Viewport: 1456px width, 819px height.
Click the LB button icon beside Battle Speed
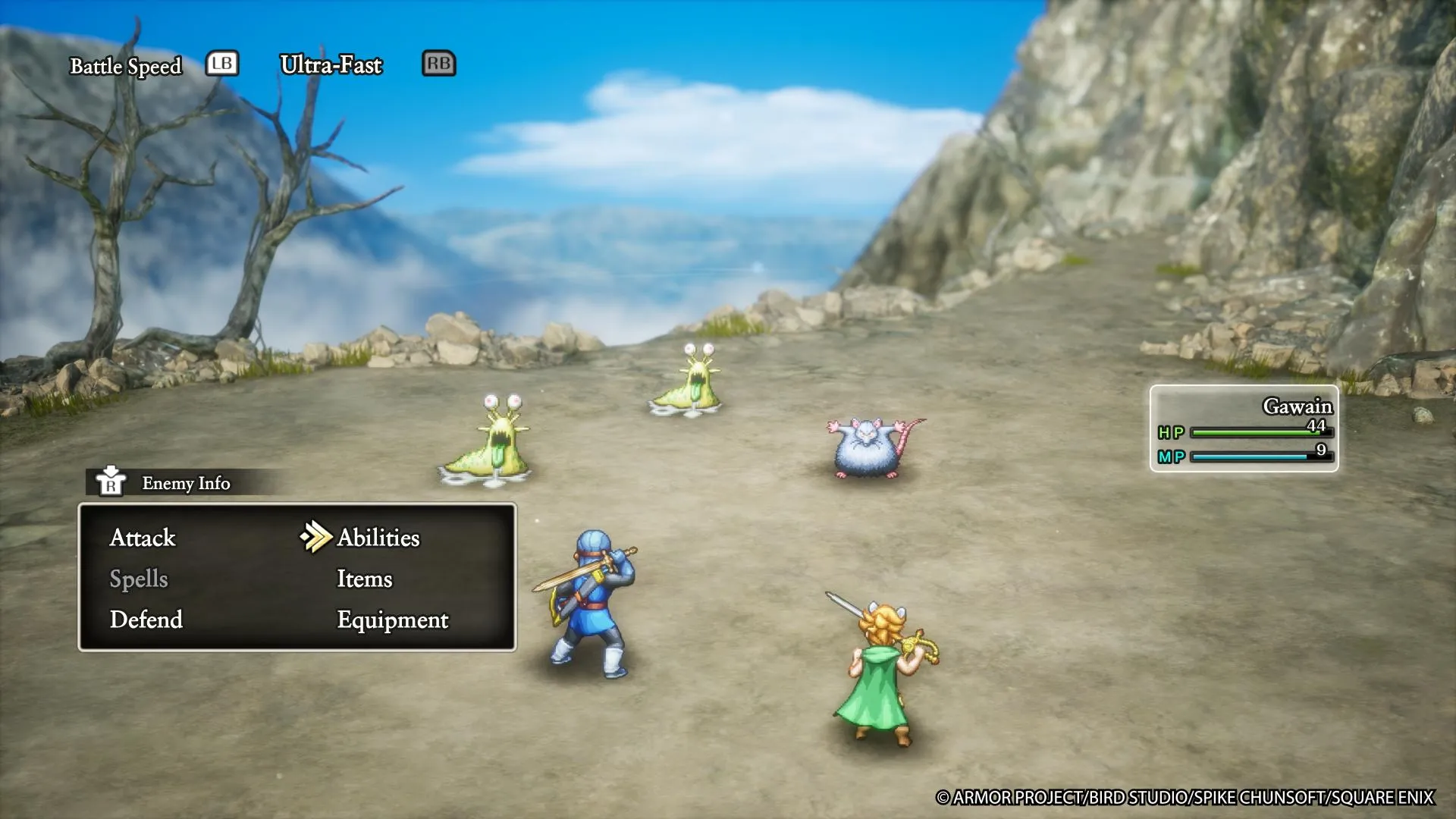coord(222,64)
